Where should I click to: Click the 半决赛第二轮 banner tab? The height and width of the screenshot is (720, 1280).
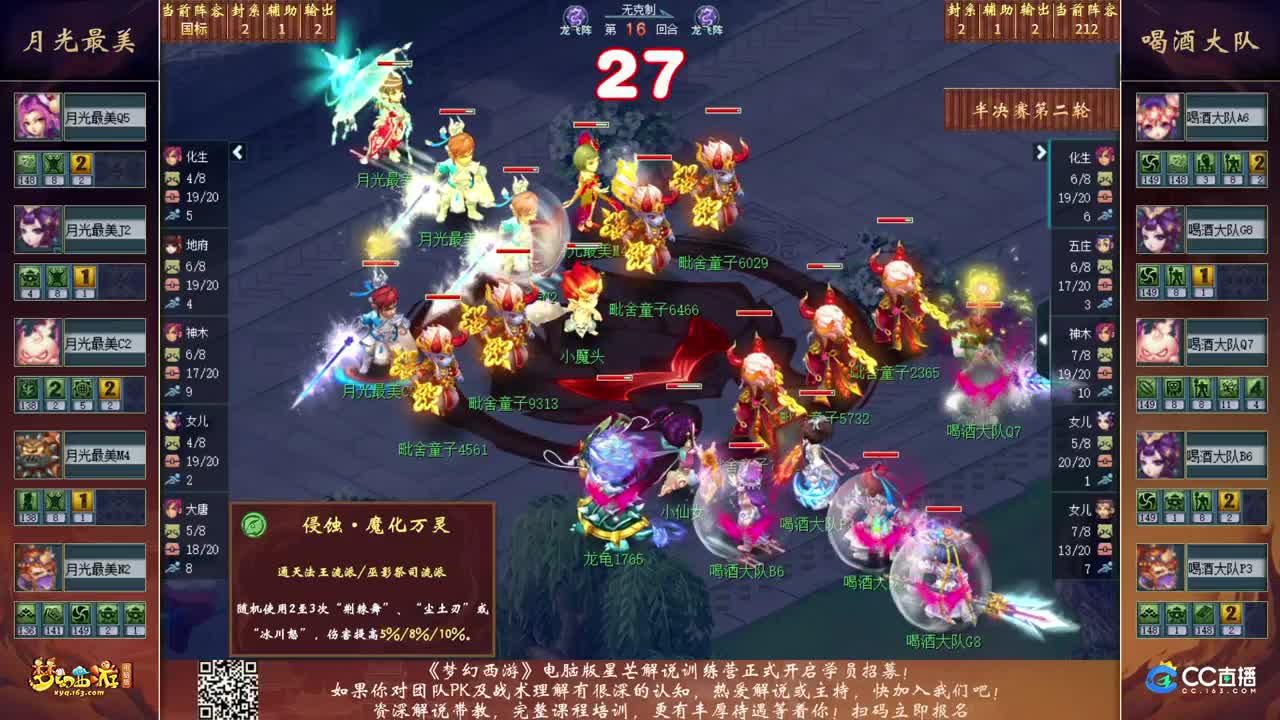pyautogui.click(x=1031, y=111)
